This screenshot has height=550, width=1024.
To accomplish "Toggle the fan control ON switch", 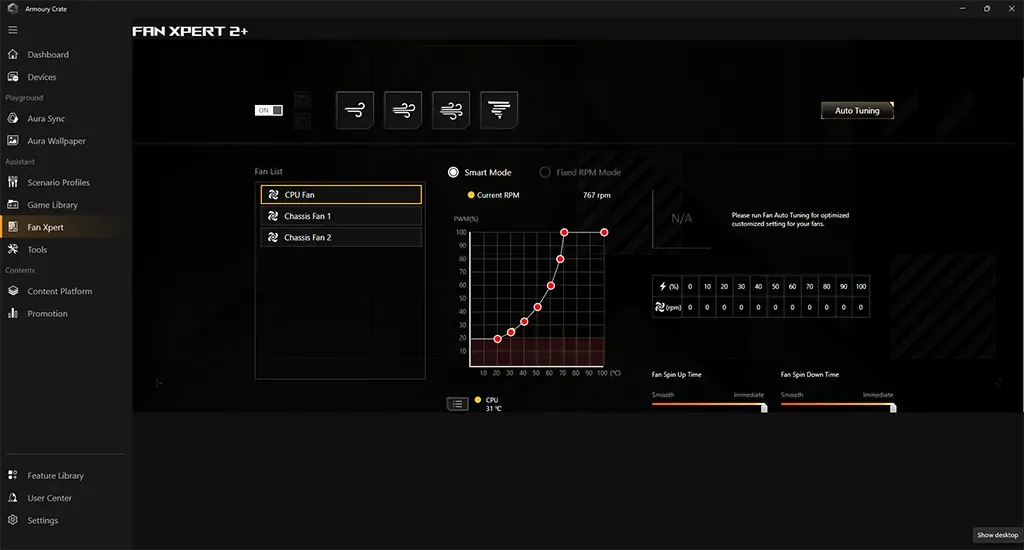I will [x=270, y=110].
